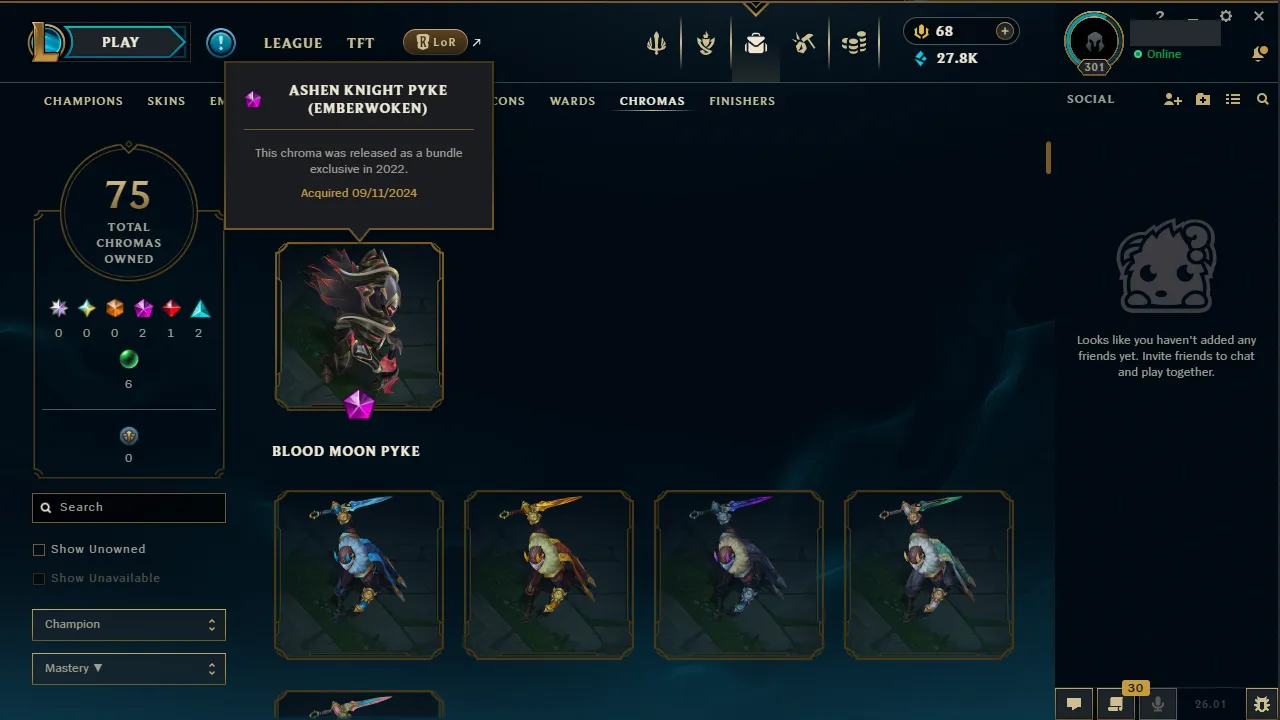Open the Store coins icon
Image resolution: width=1280 pixels, height=720 pixels.
pyautogui.click(x=854, y=43)
